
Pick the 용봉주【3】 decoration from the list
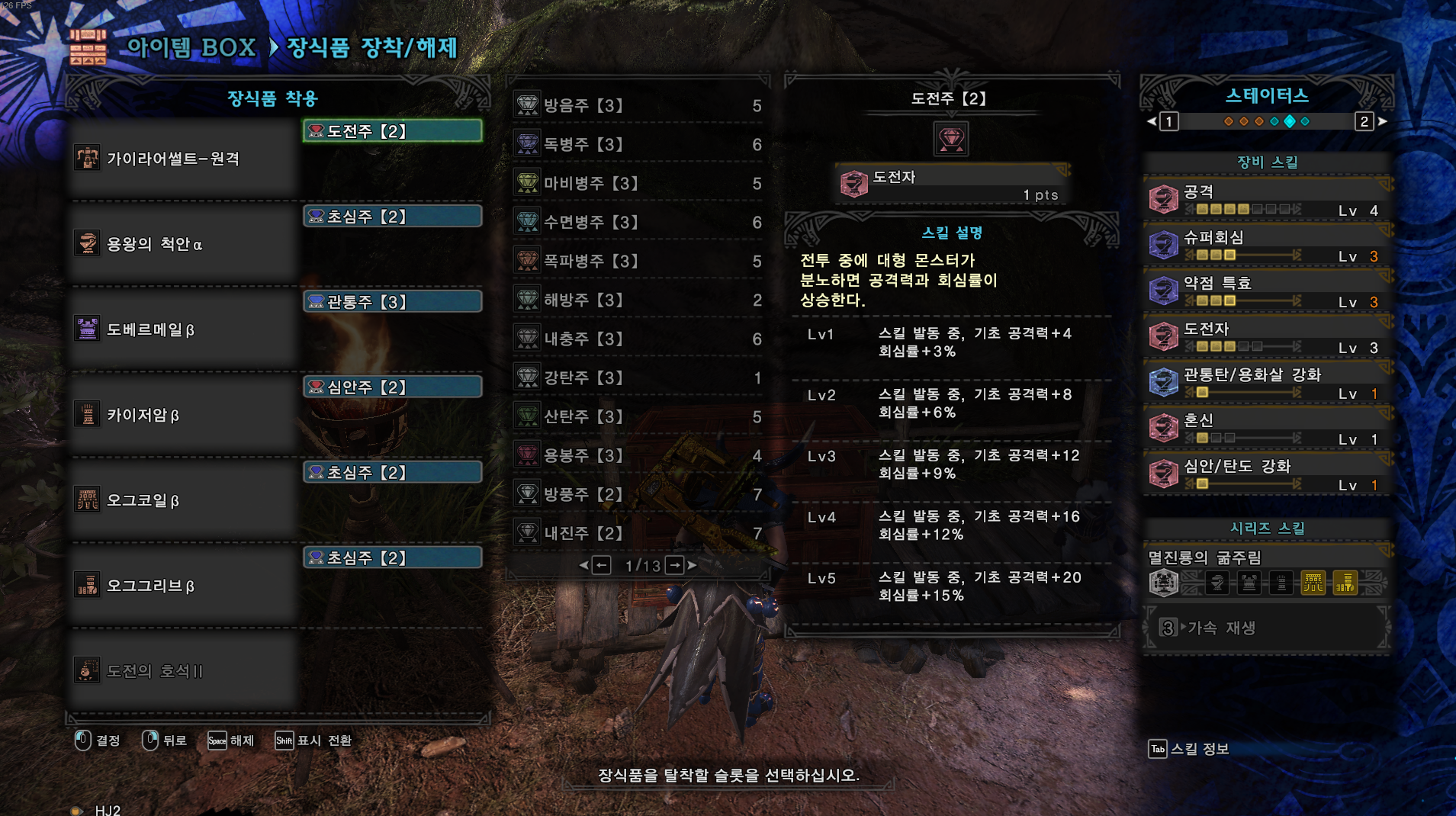638,455
